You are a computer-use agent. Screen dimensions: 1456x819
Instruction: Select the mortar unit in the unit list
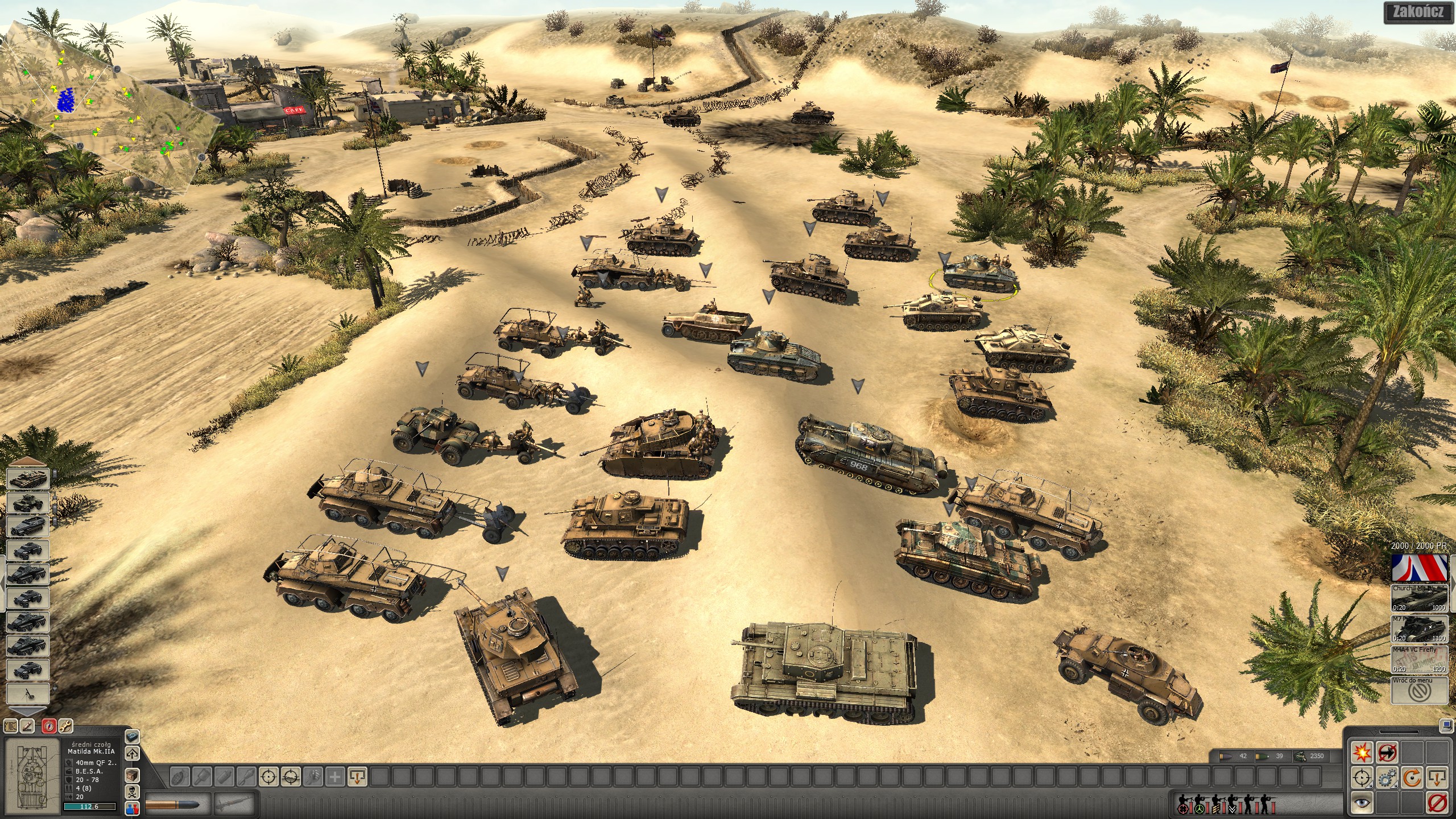(27, 694)
